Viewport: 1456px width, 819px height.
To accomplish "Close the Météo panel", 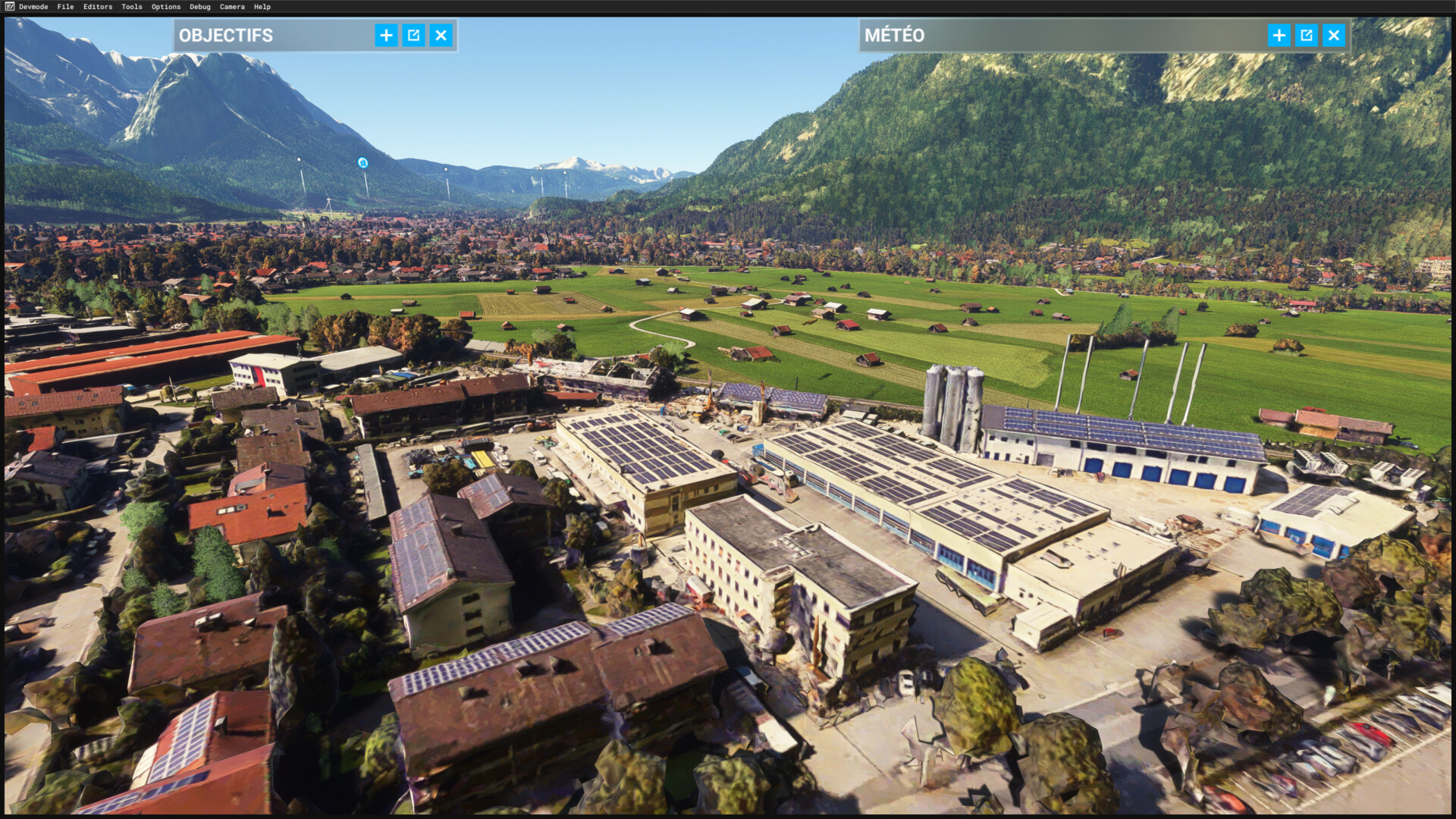I will point(1333,35).
